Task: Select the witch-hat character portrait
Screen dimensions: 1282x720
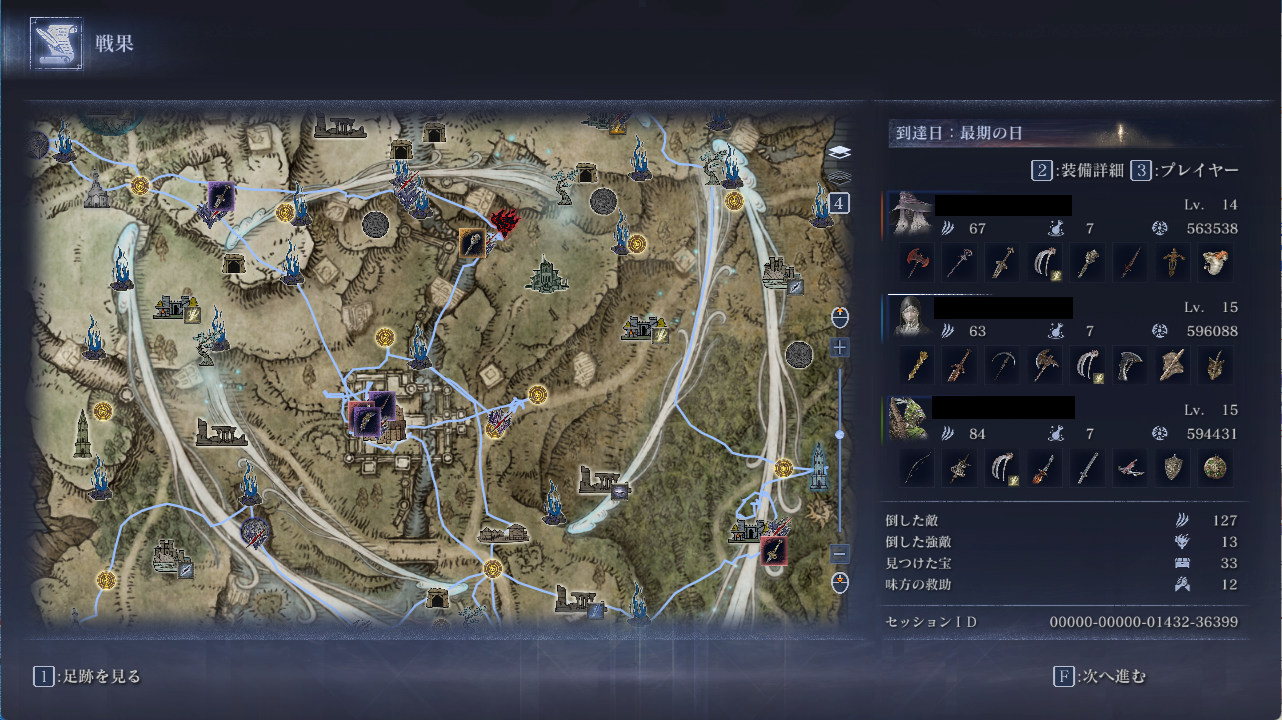Action: coord(910,213)
